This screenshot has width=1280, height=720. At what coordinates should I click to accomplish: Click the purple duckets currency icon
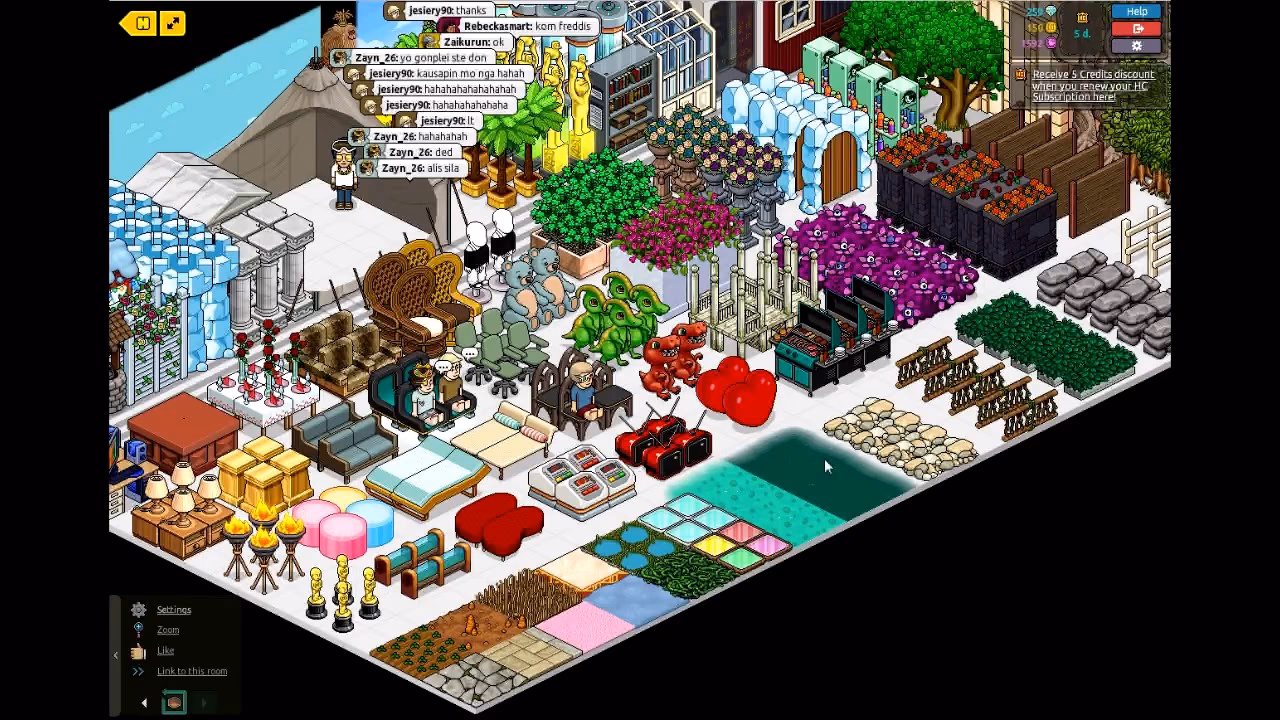[1050, 42]
